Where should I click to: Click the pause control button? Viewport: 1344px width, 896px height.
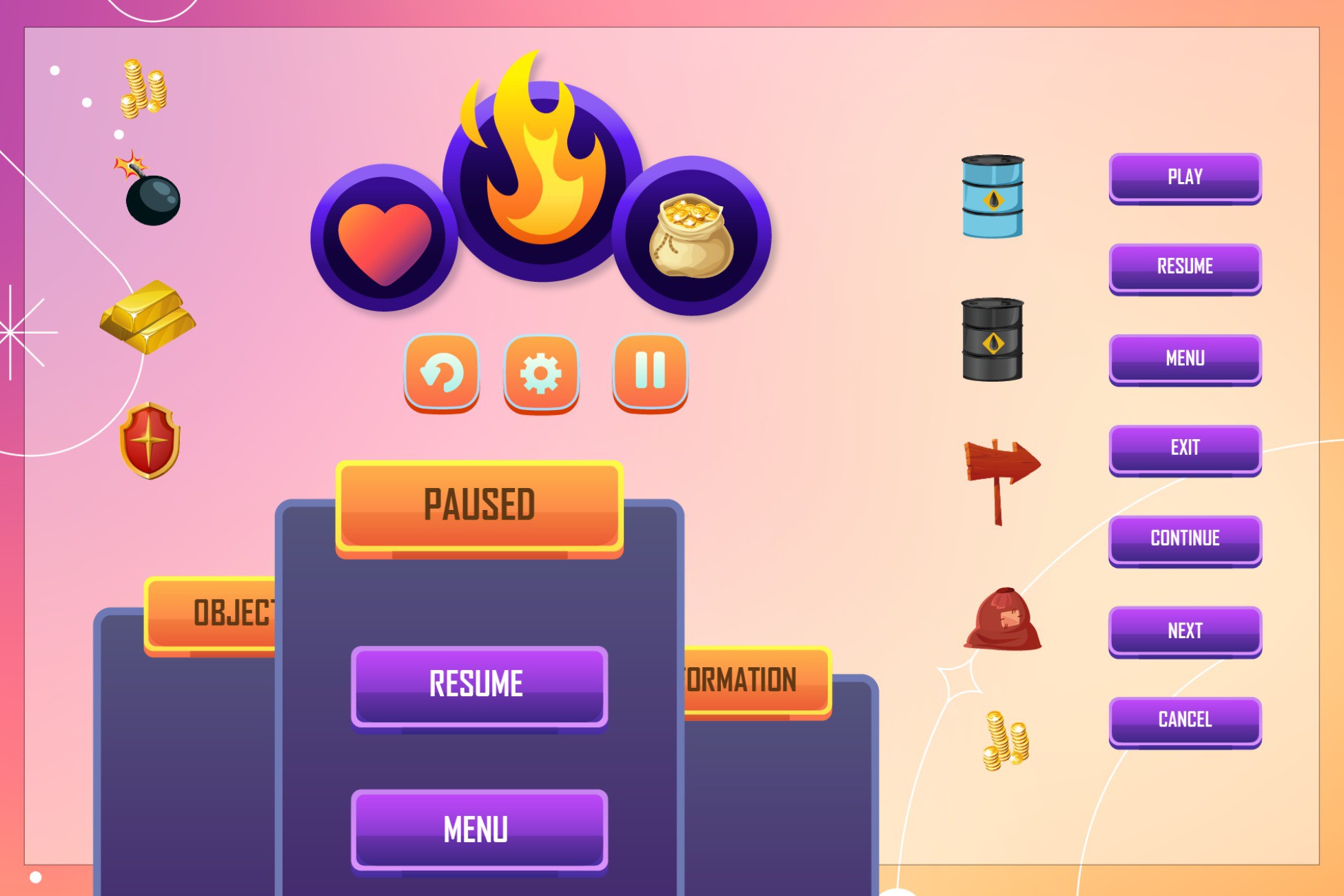click(x=650, y=372)
